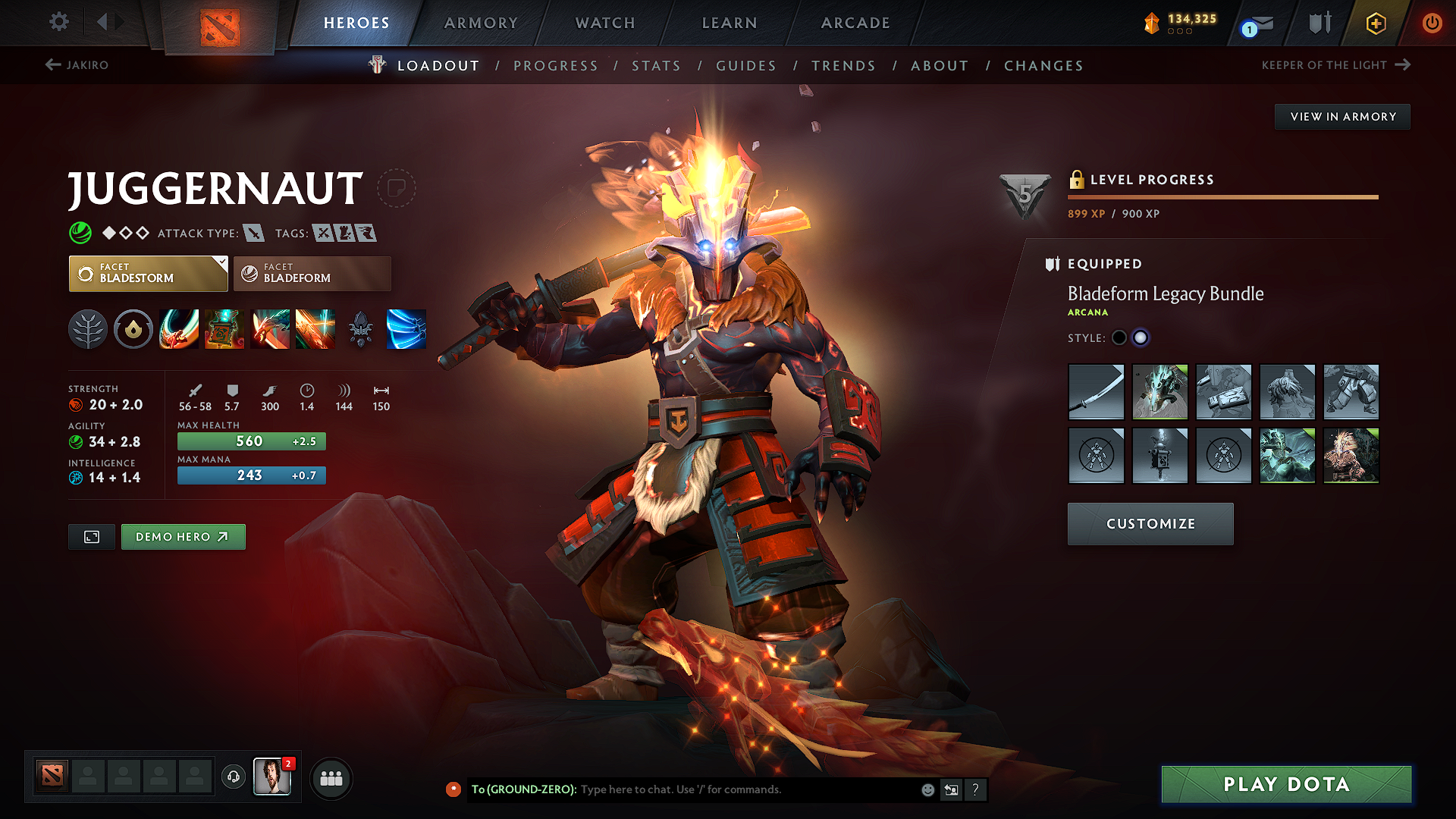Image resolution: width=1456 pixels, height=819 pixels.
Task: Expand the Bladestorm facet dropdown
Action: coord(148,274)
